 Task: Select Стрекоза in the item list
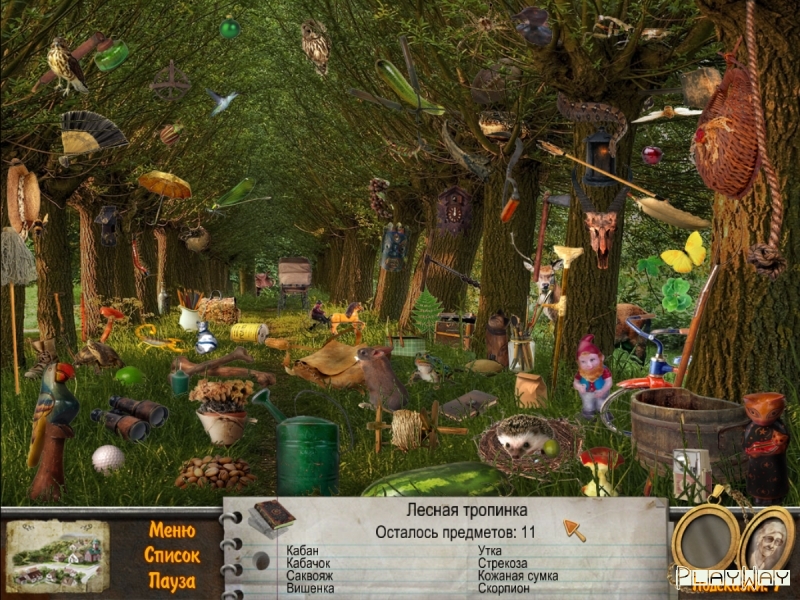tap(502, 563)
